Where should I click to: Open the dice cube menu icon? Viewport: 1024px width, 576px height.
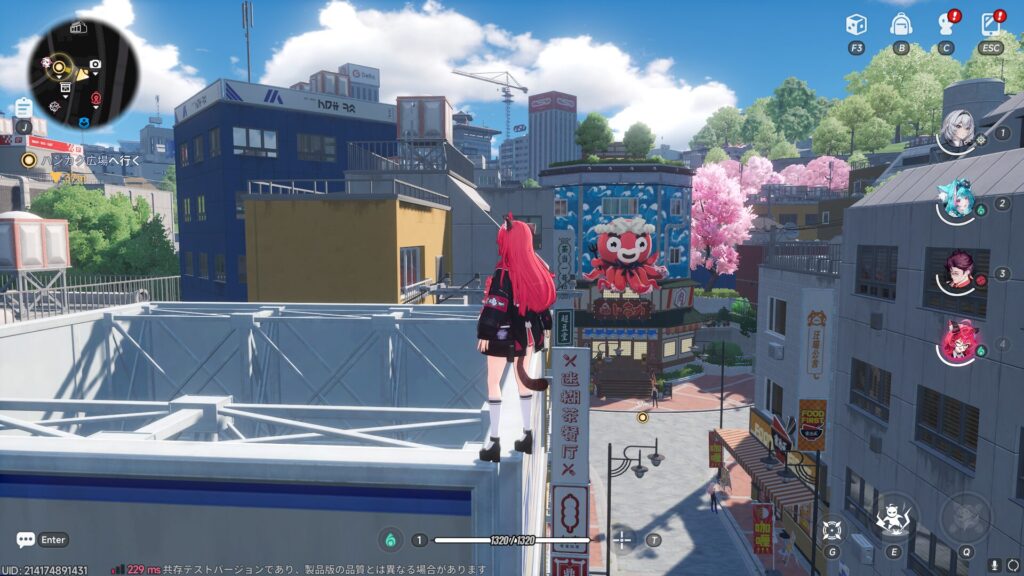(856, 24)
